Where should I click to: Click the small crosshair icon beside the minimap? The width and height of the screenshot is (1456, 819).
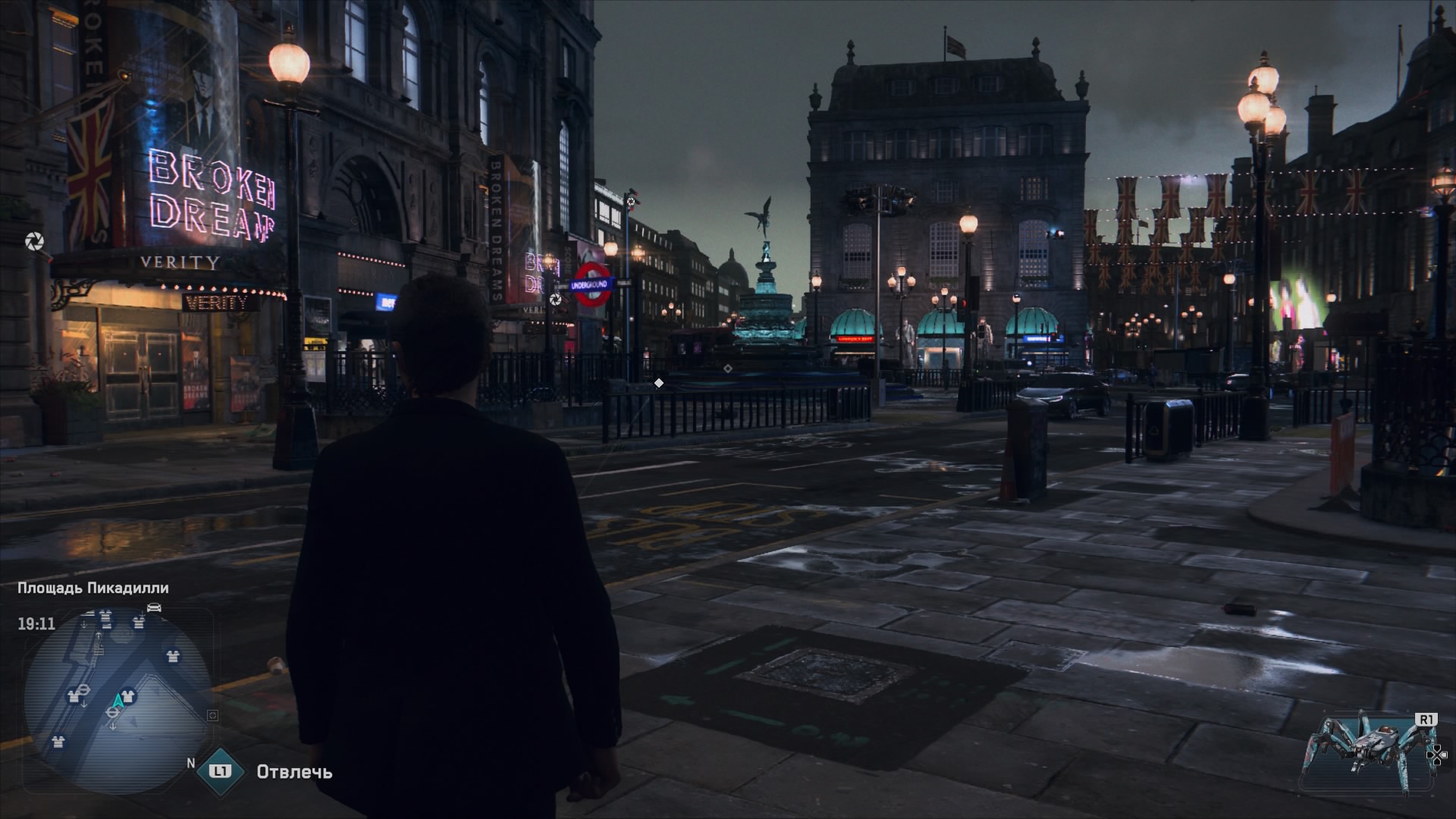click(212, 715)
